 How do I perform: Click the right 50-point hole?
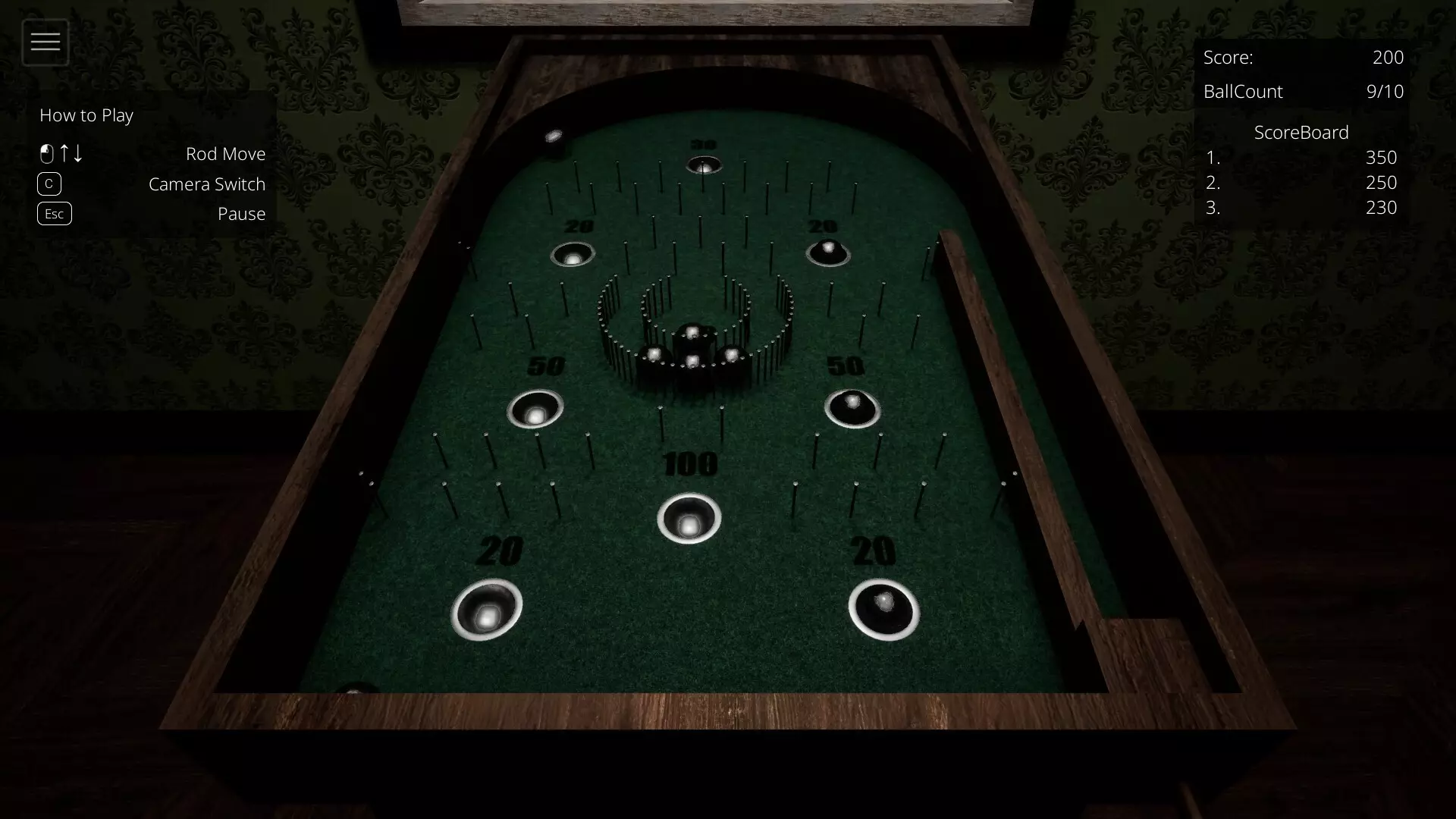tap(852, 408)
